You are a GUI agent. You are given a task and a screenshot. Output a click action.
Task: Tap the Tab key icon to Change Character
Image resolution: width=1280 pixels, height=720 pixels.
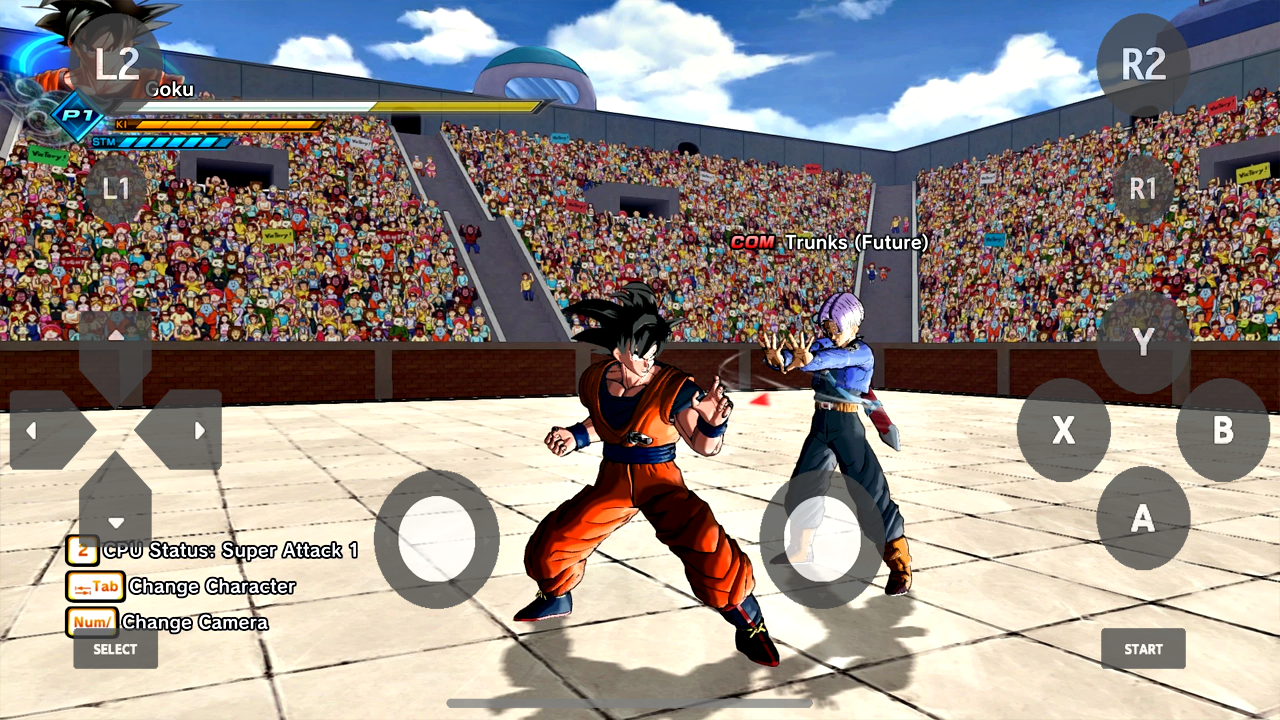pyautogui.click(x=94, y=586)
